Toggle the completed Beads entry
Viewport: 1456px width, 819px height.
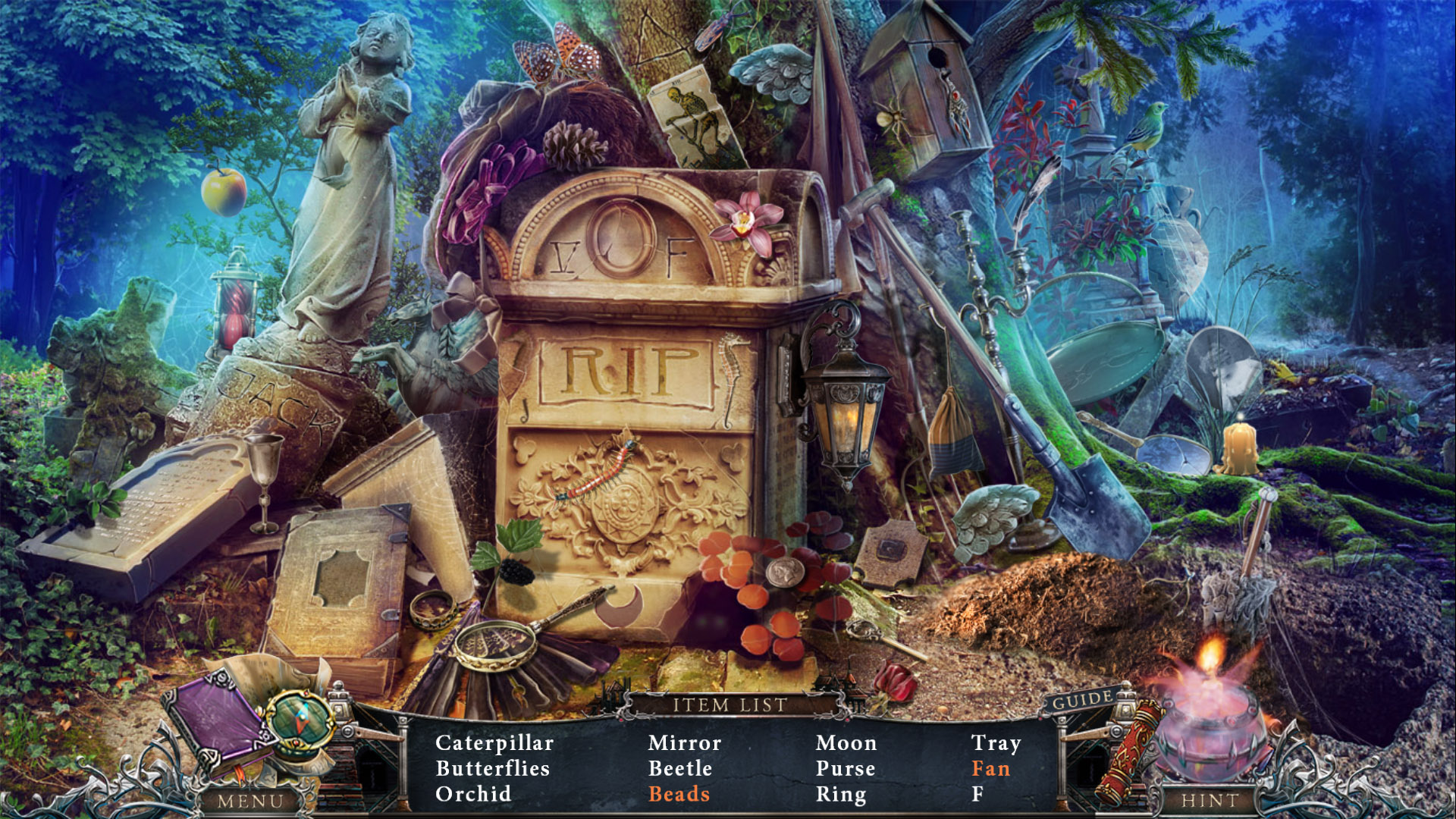pyautogui.click(x=679, y=794)
